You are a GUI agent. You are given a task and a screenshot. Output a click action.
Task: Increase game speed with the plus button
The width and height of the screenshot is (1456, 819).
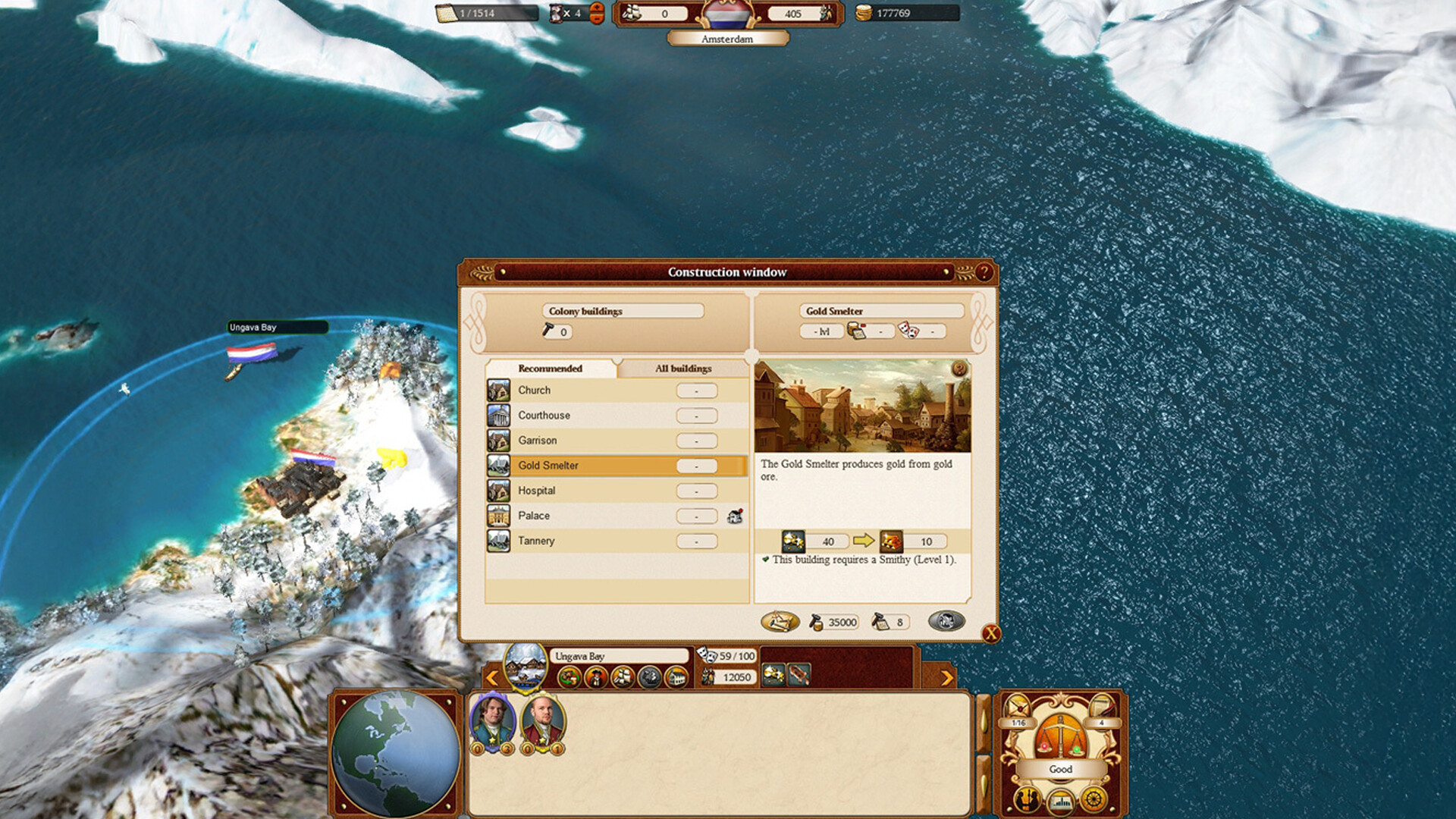pyautogui.click(x=598, y=8)
